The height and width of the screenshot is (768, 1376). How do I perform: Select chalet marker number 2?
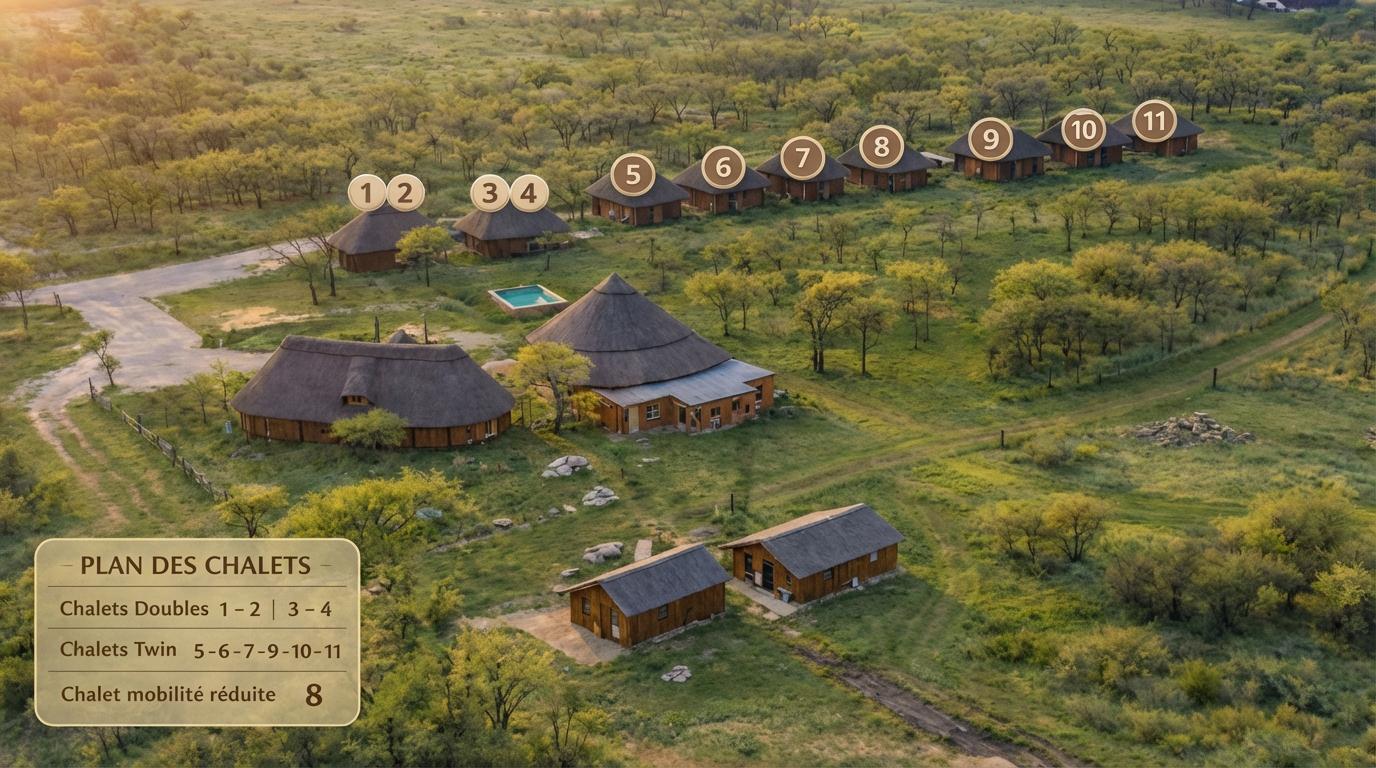(x=405, y=192)
